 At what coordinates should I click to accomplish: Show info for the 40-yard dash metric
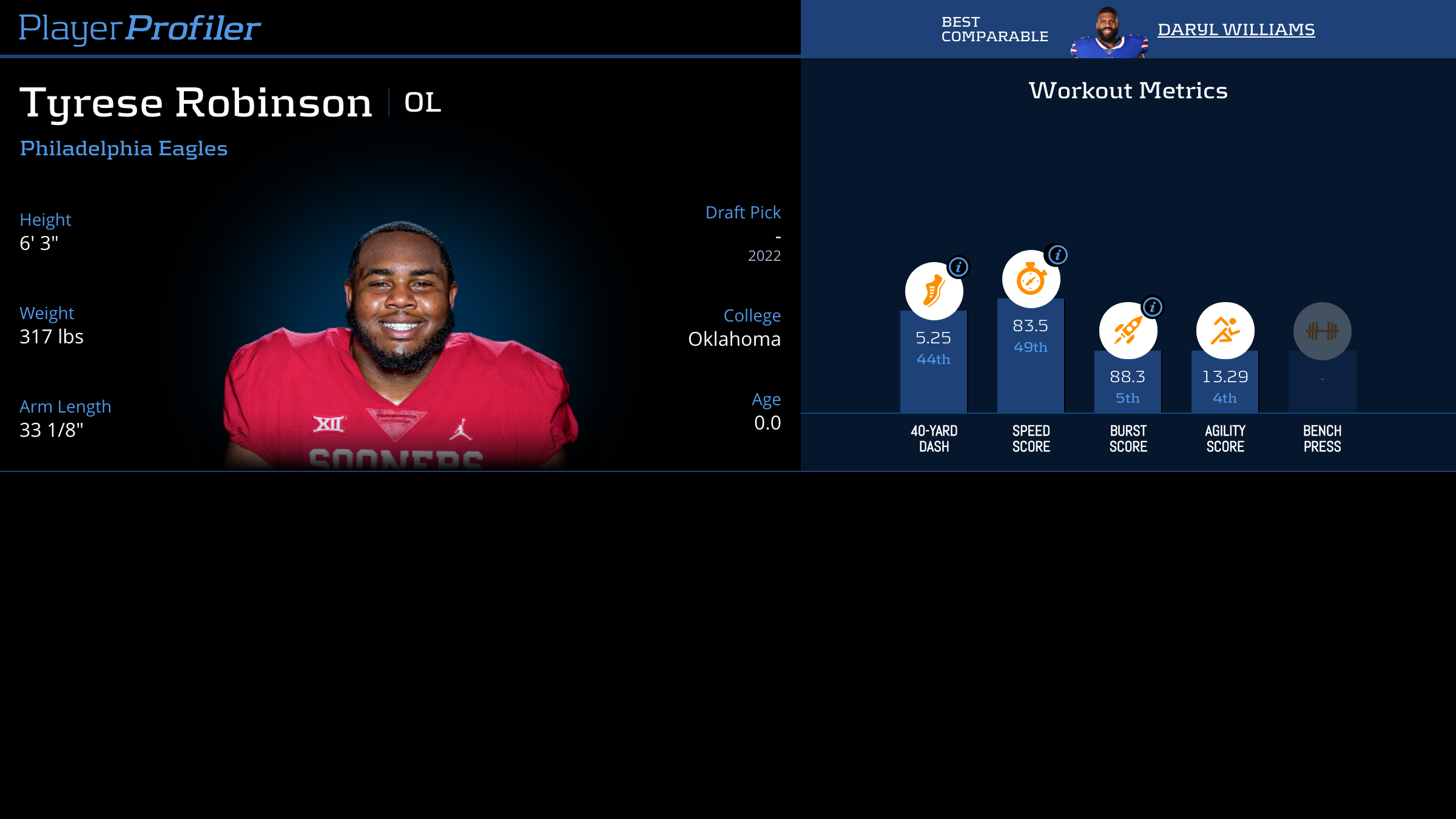(959, 267)
